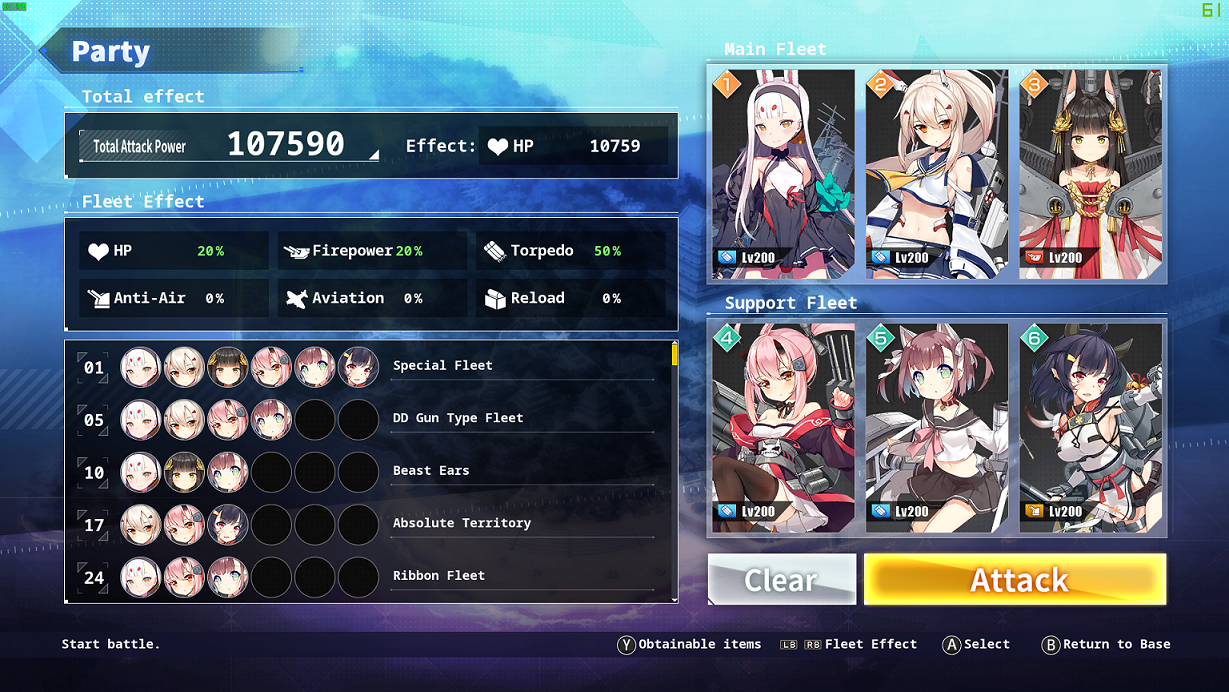Open the Absolute Territory effect row
Image resolution: width=1229 pixels, height=692 pixels.
[x=461, y=523]
